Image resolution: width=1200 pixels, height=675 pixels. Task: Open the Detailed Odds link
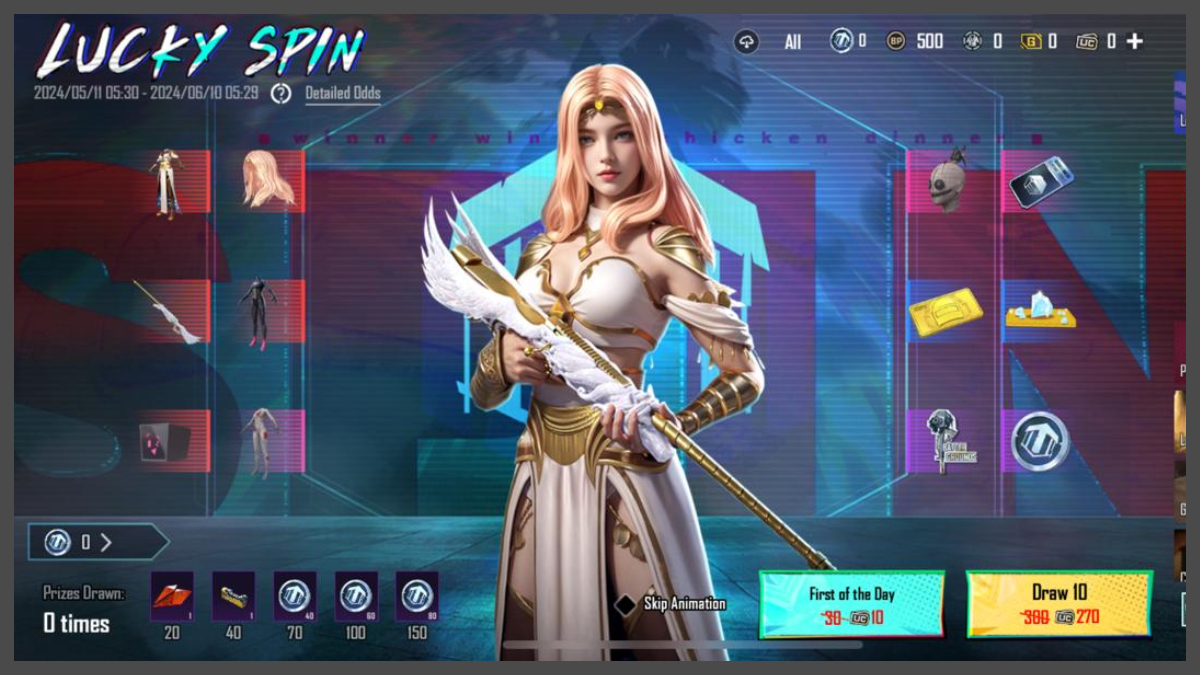342,93
